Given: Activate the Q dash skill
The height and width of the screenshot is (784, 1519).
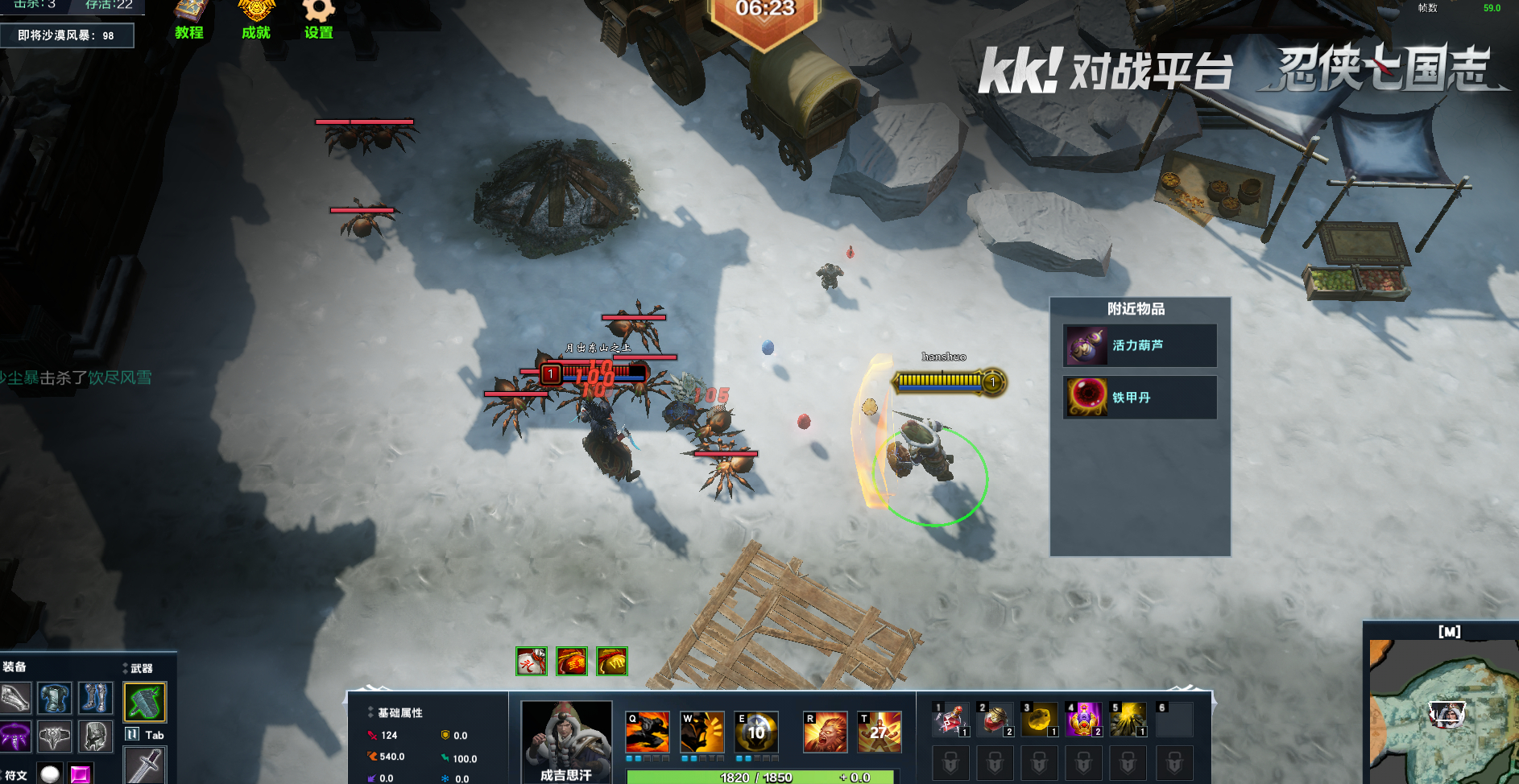Looking at the screenshot, I should point(647,732).
